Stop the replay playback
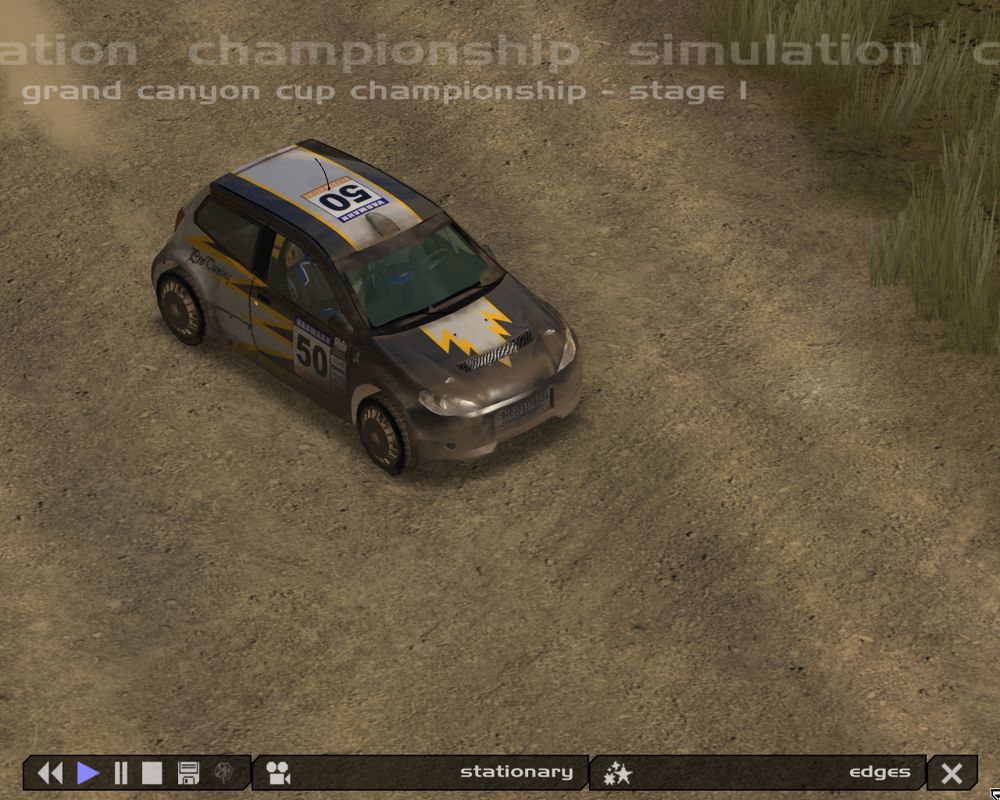1000x800 pixels. click(x=151, y=773)
